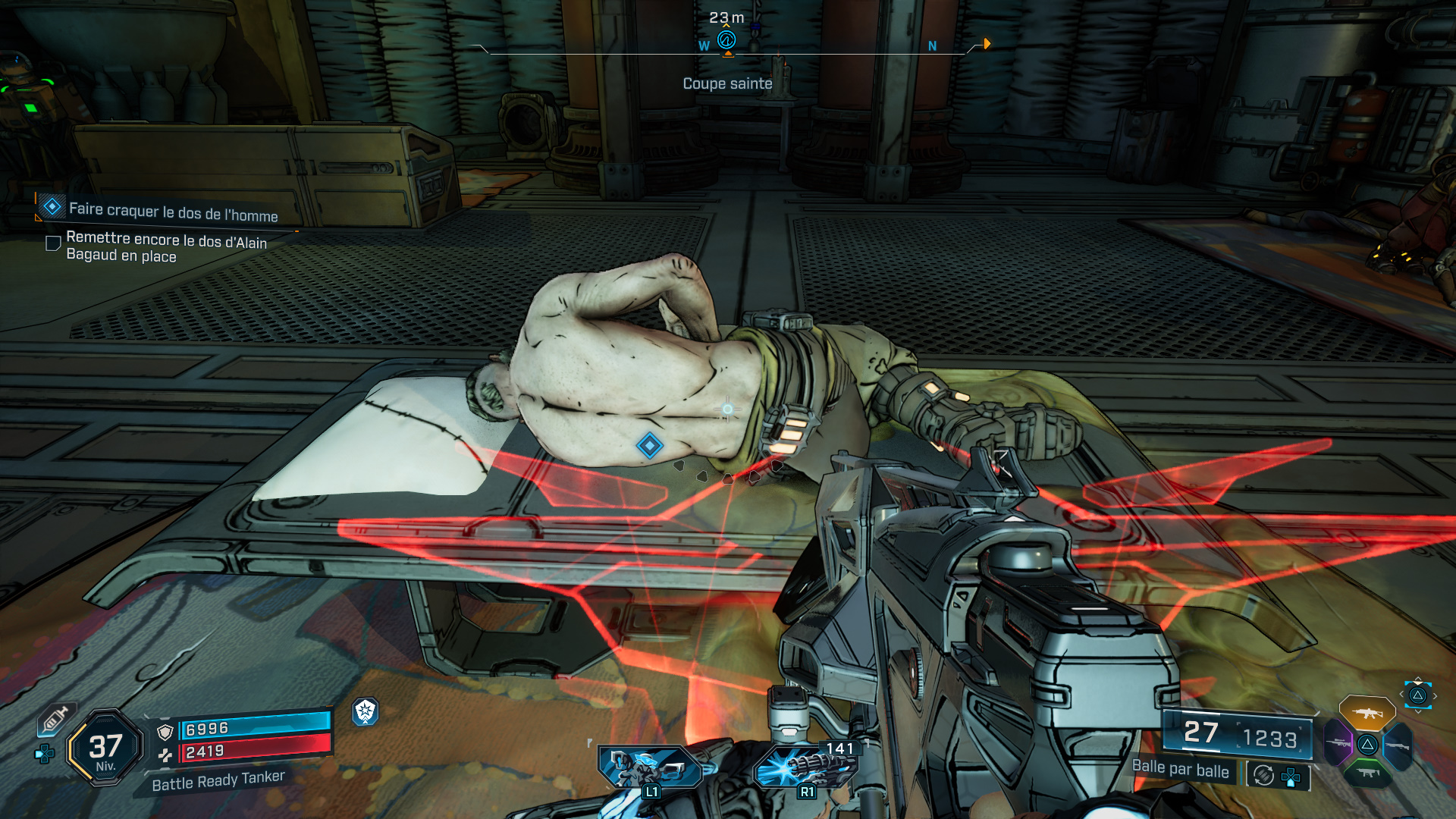1456x819 pixels.
Task: Switch to the purple sniper rifle slot
Action: point(1338,743)
